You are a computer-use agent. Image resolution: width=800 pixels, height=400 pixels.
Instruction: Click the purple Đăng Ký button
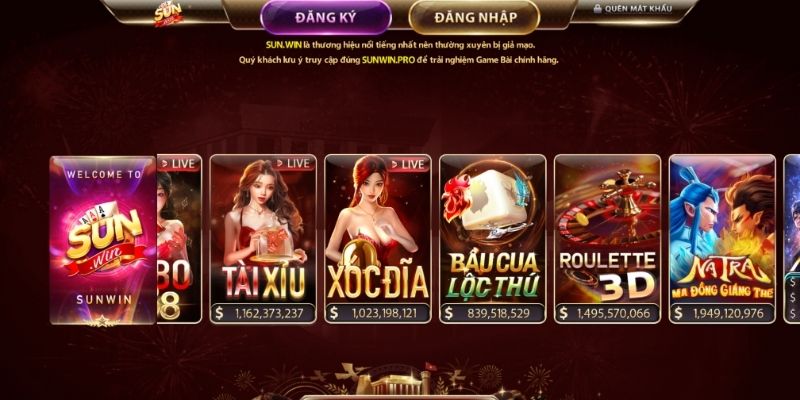[325, 17]
